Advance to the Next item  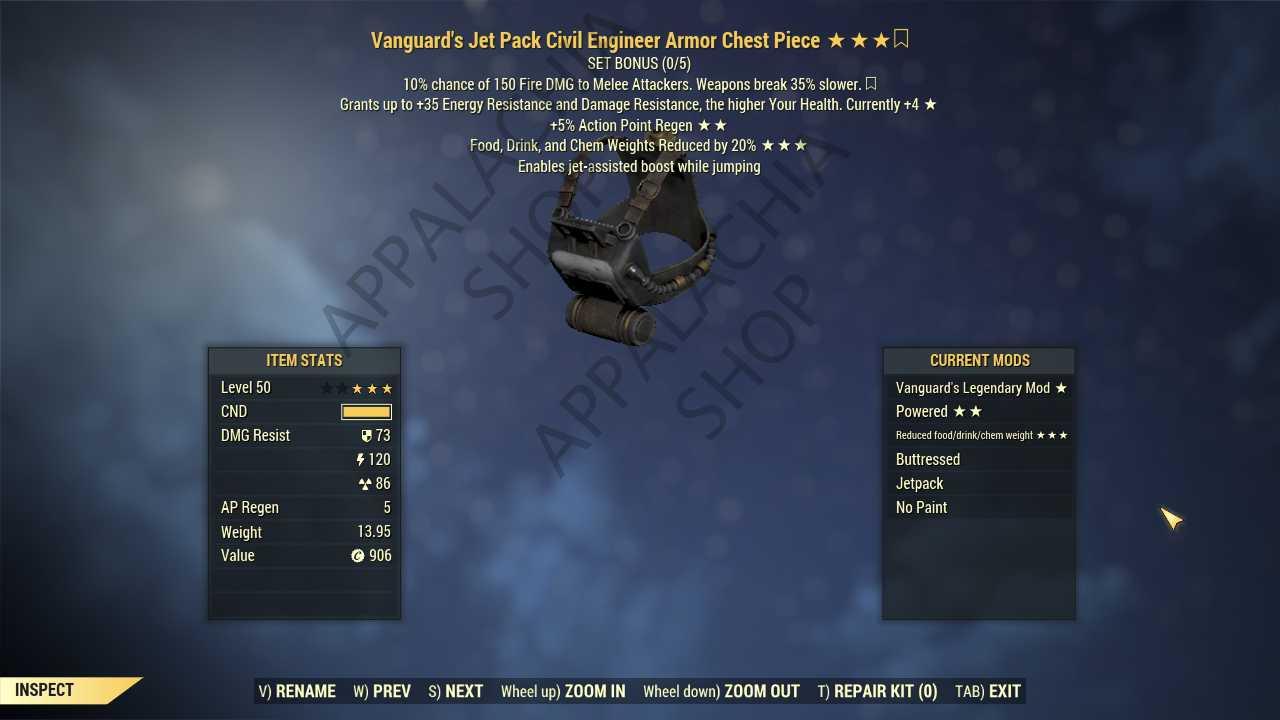pos(456,691)
